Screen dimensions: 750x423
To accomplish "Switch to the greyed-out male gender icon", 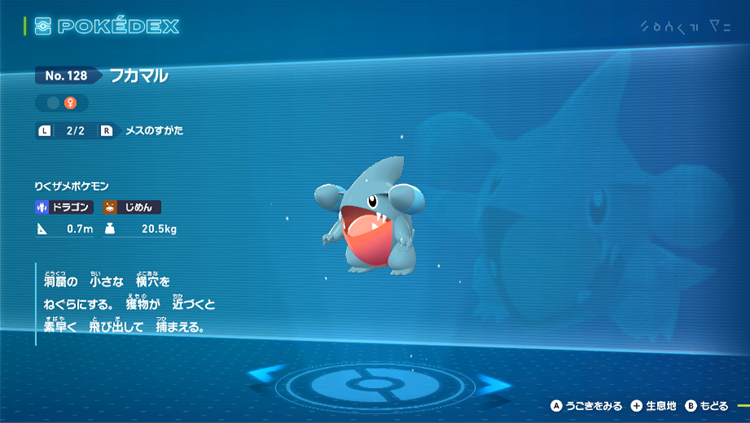I will click(51, 103).
